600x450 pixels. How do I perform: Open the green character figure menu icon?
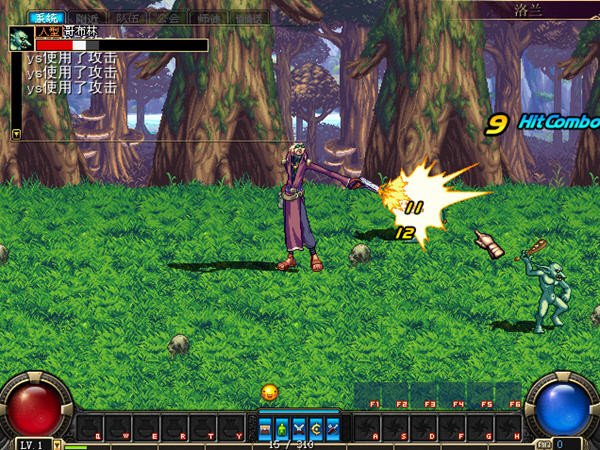click(x=282, y=429)
